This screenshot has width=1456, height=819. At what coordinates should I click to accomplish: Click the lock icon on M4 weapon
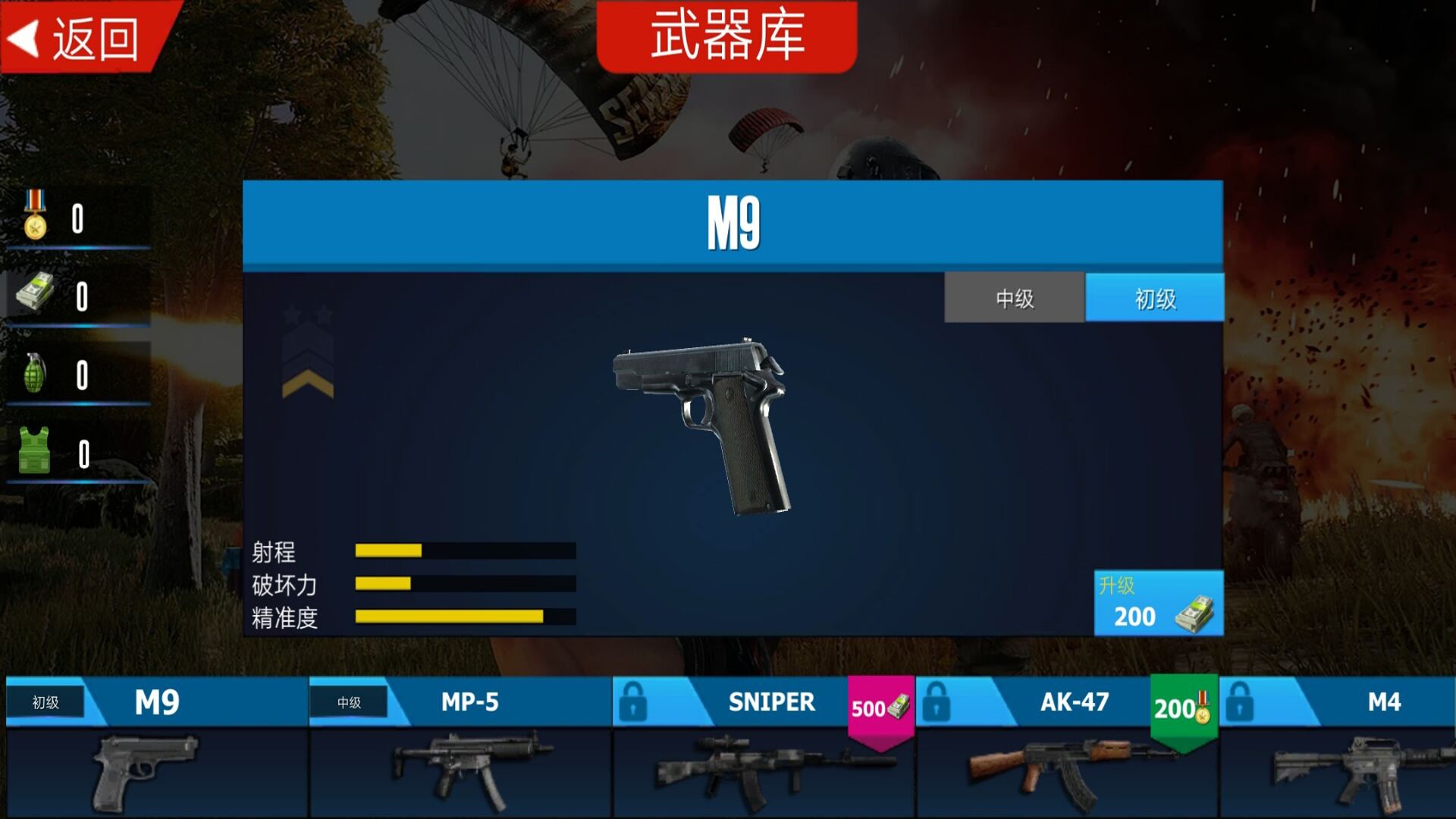coord(1241,704)
